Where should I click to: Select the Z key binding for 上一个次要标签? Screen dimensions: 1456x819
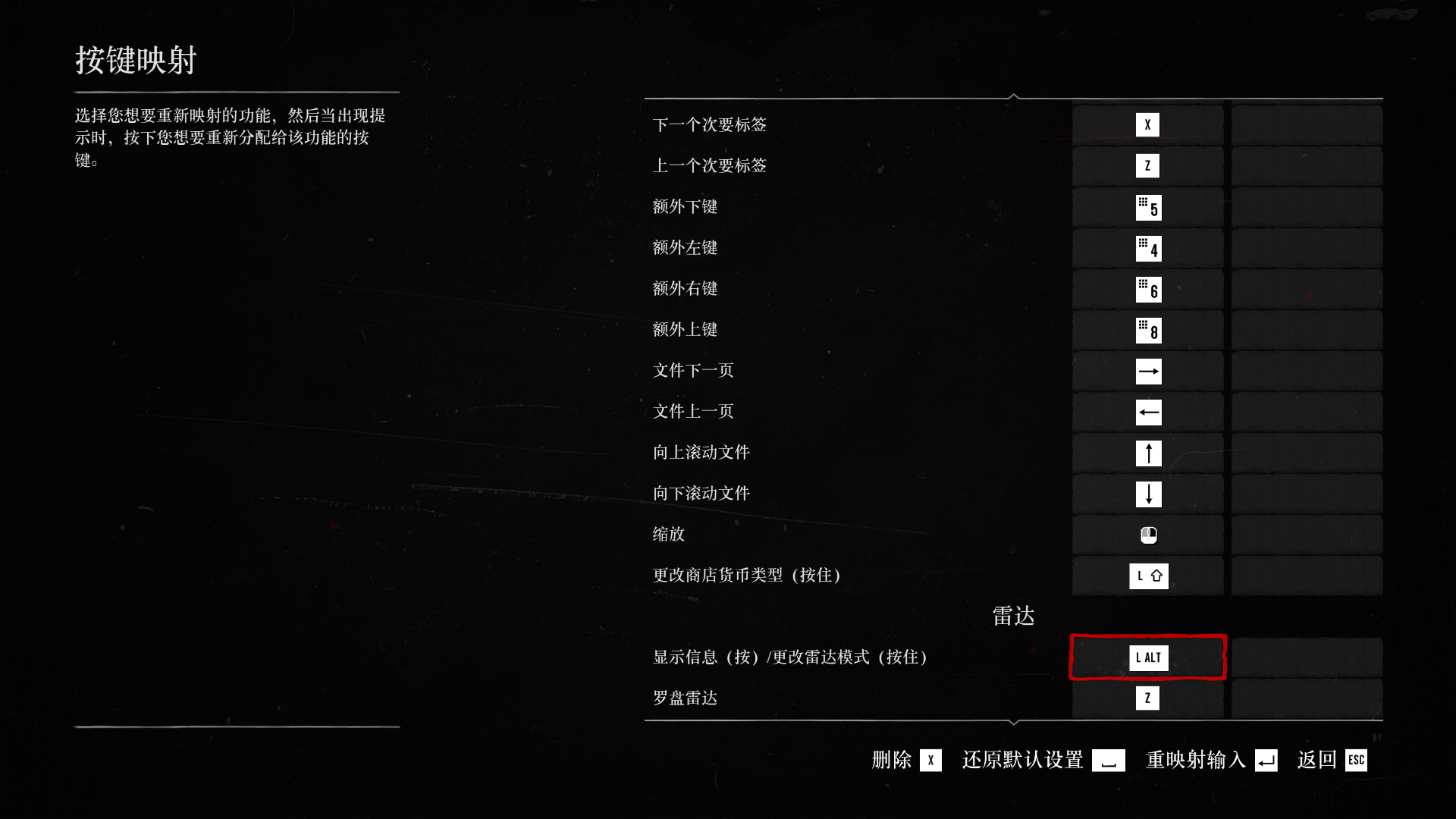tap(1147, 165)
